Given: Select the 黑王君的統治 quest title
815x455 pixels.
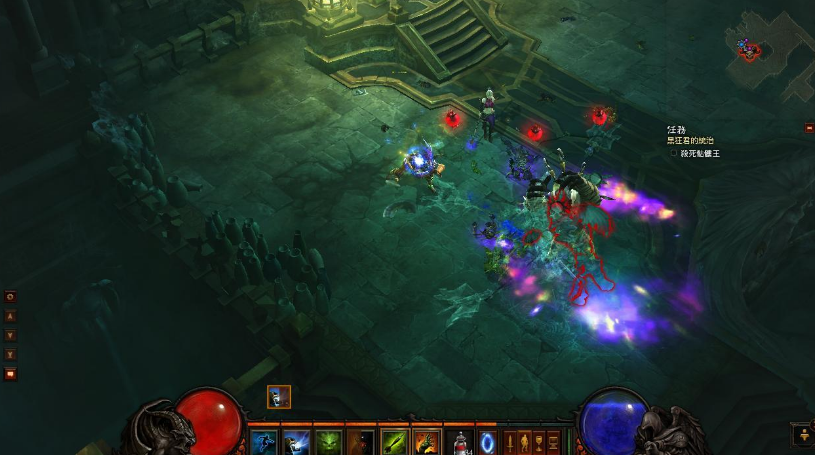Looking at the screenshot, I should pos(688,141).
